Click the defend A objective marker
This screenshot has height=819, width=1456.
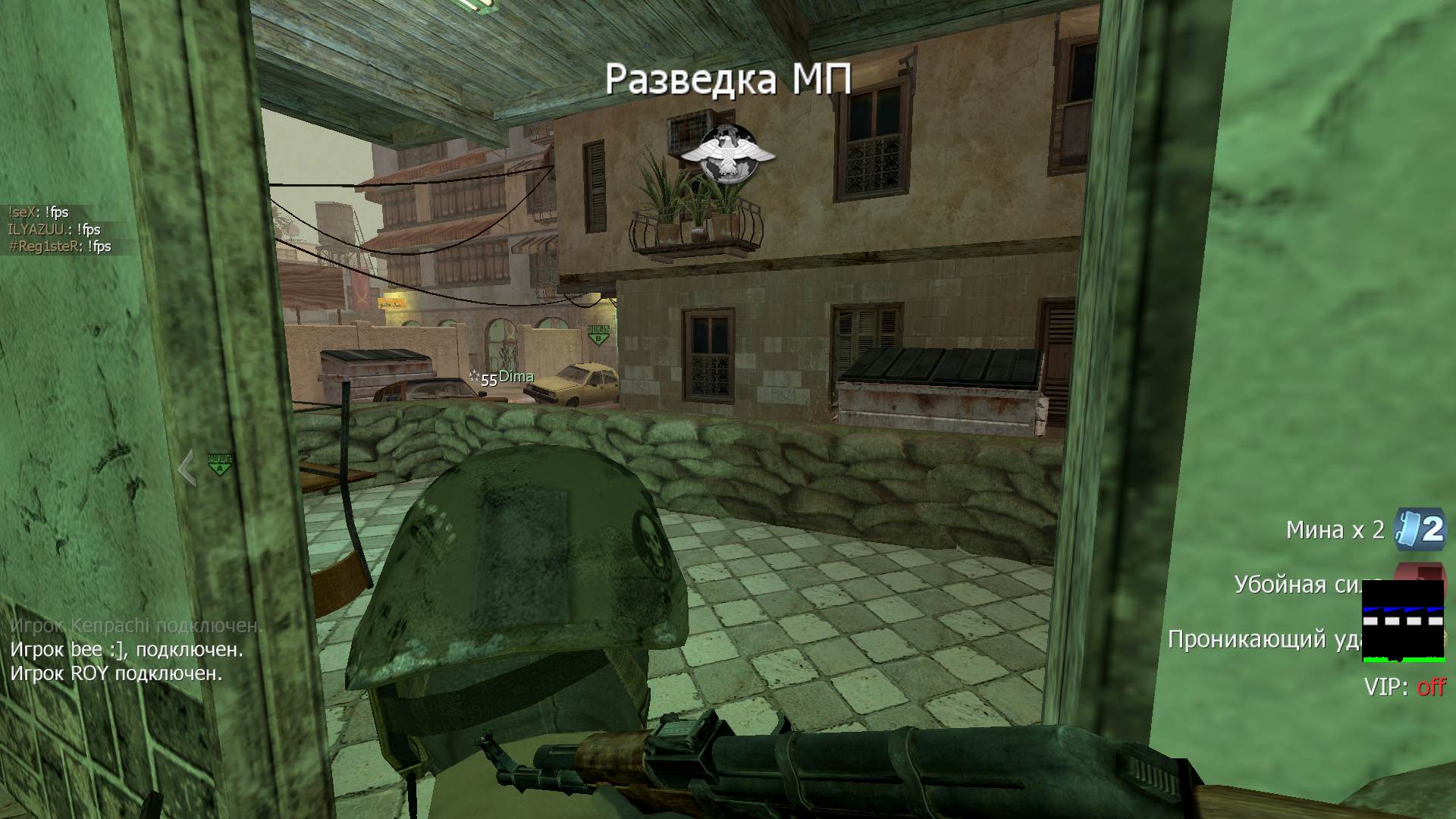(219, 464)
